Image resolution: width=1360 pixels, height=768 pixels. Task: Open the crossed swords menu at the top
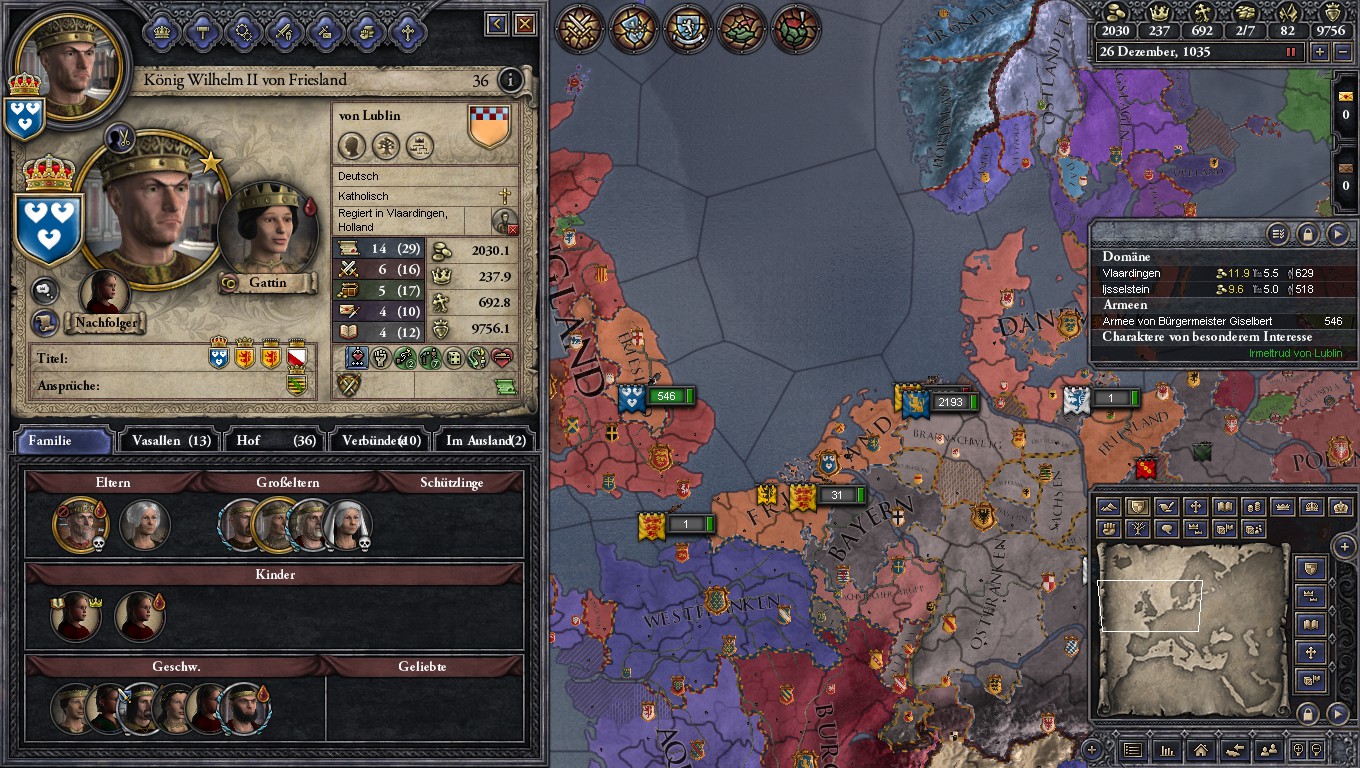click(x=580, y=29)
